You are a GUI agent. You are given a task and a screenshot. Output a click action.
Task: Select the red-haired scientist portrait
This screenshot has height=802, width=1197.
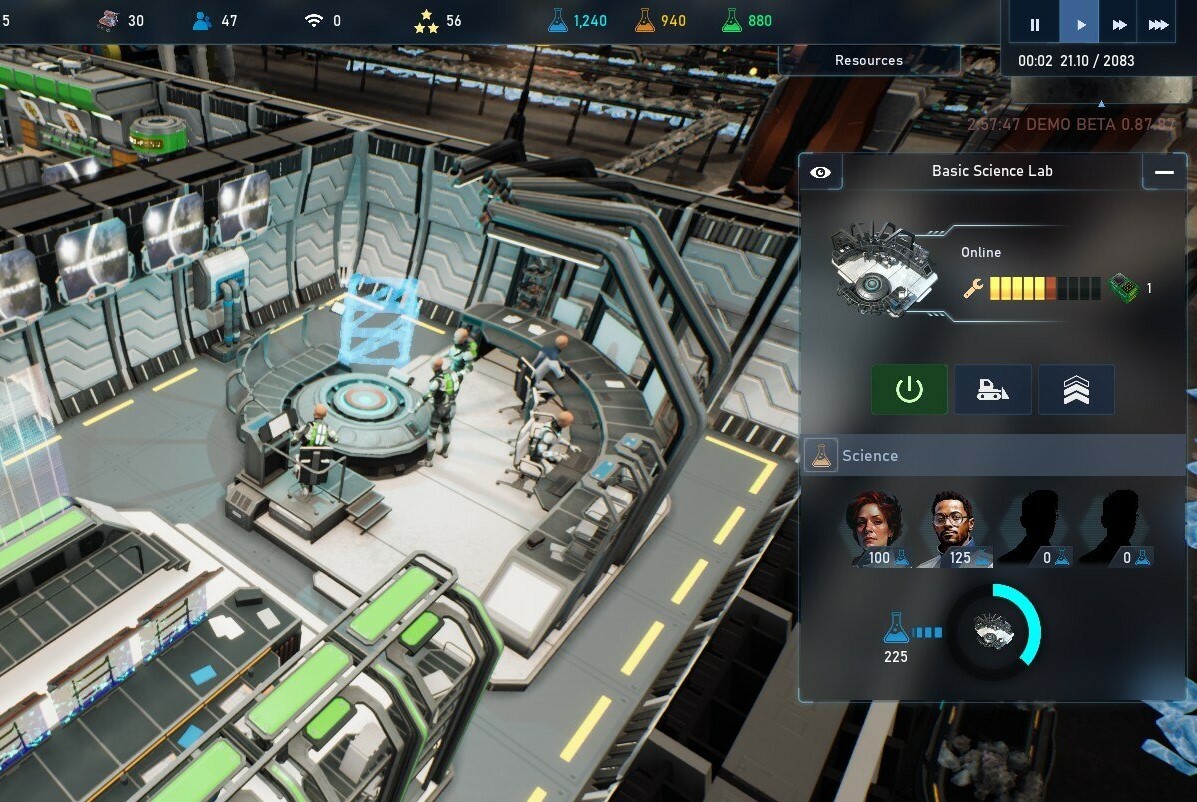[874, 529]
